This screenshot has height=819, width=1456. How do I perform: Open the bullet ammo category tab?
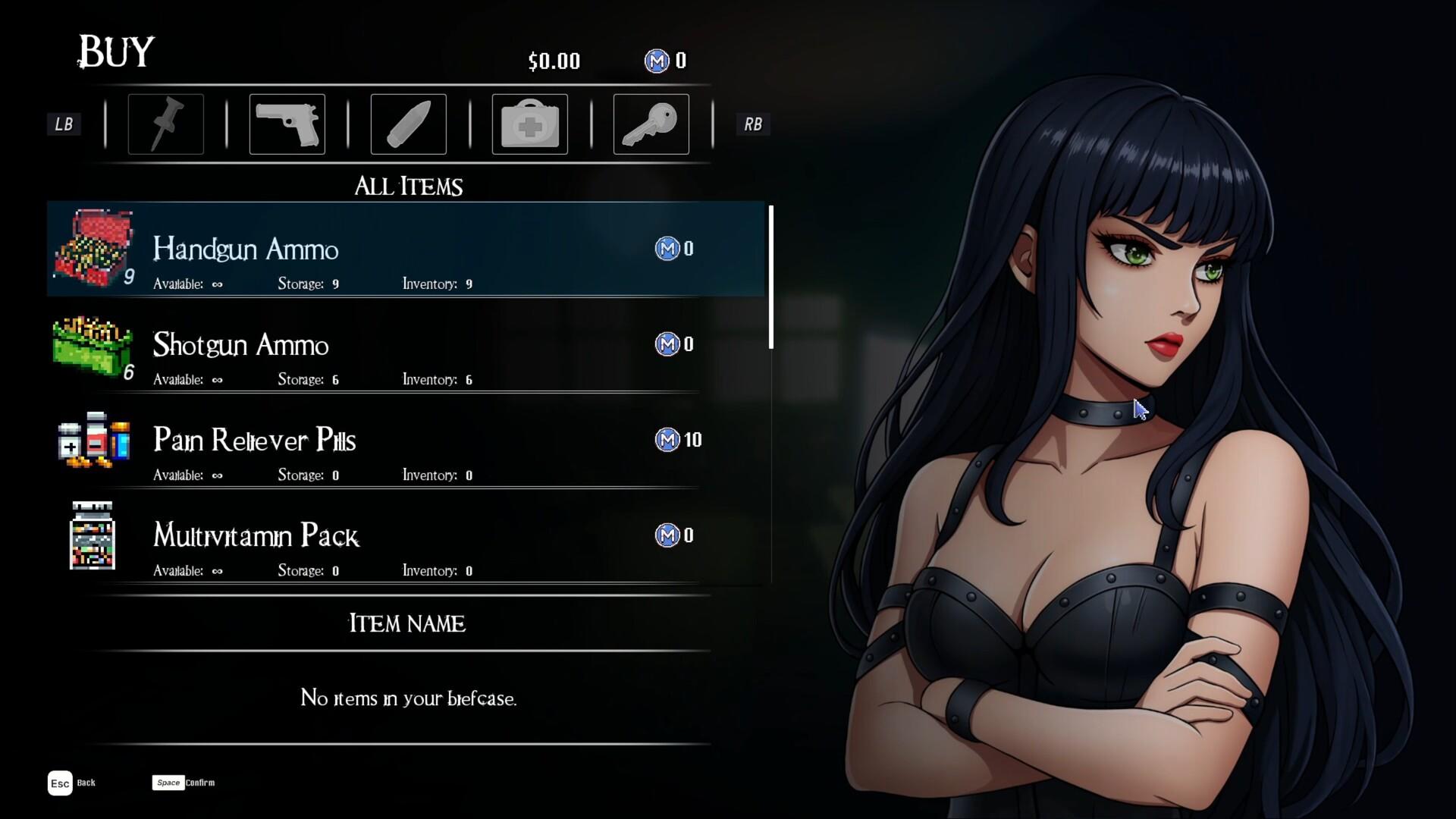click(408, 124)
